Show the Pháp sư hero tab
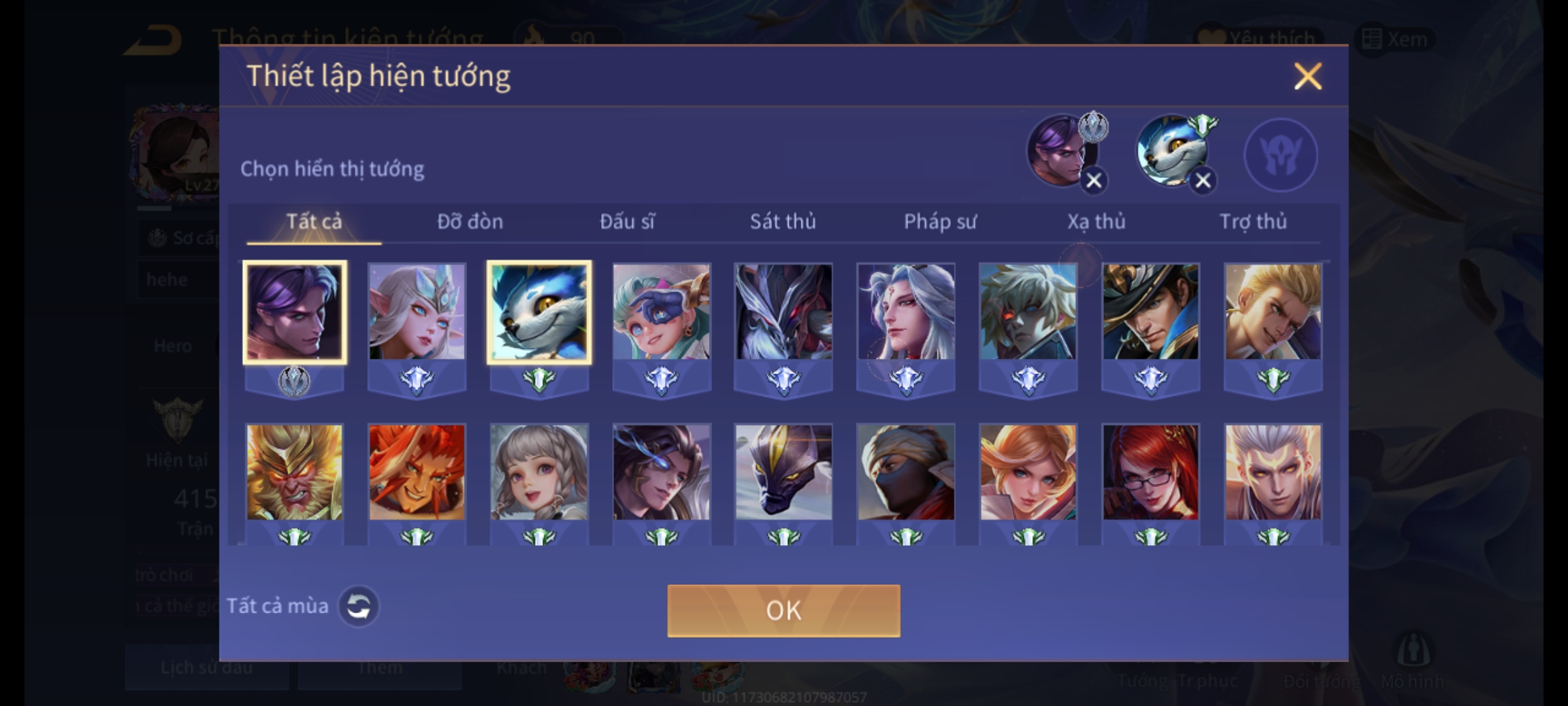The width and height of the screenshot is (1568, 706). pyautogui.click(x=939, y=222)
